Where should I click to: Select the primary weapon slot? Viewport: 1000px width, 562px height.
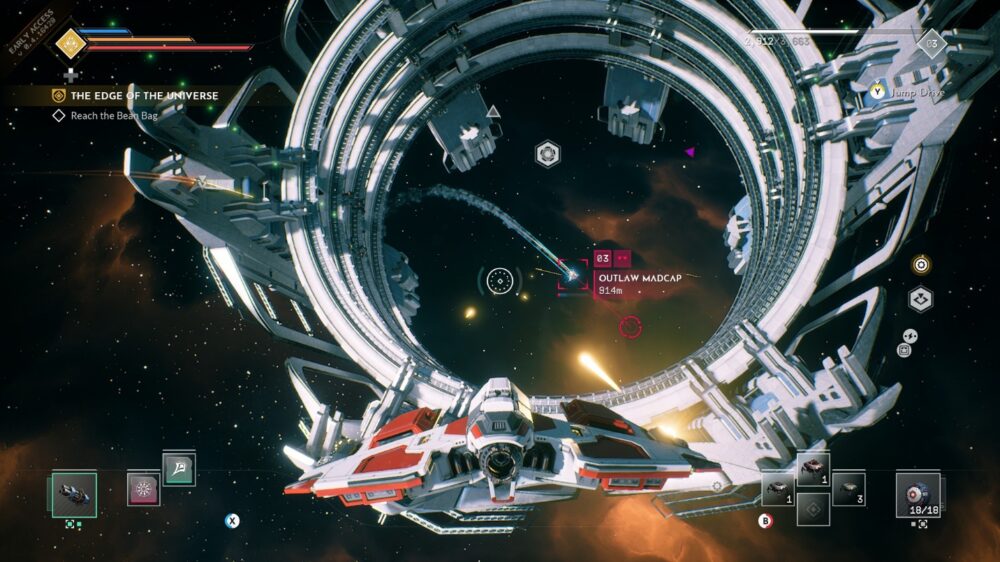(74, 494)
